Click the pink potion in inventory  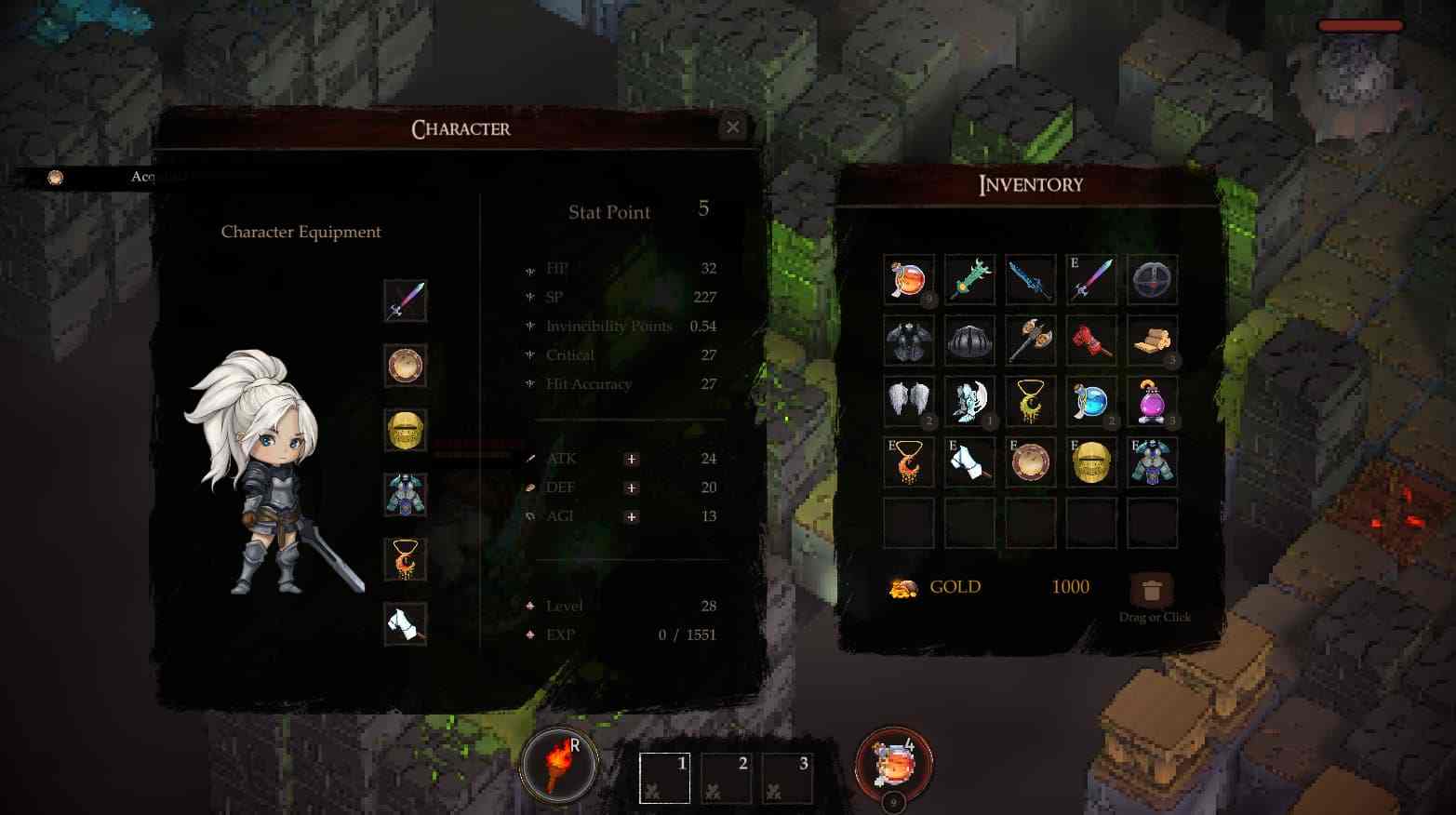point(1152,402)
